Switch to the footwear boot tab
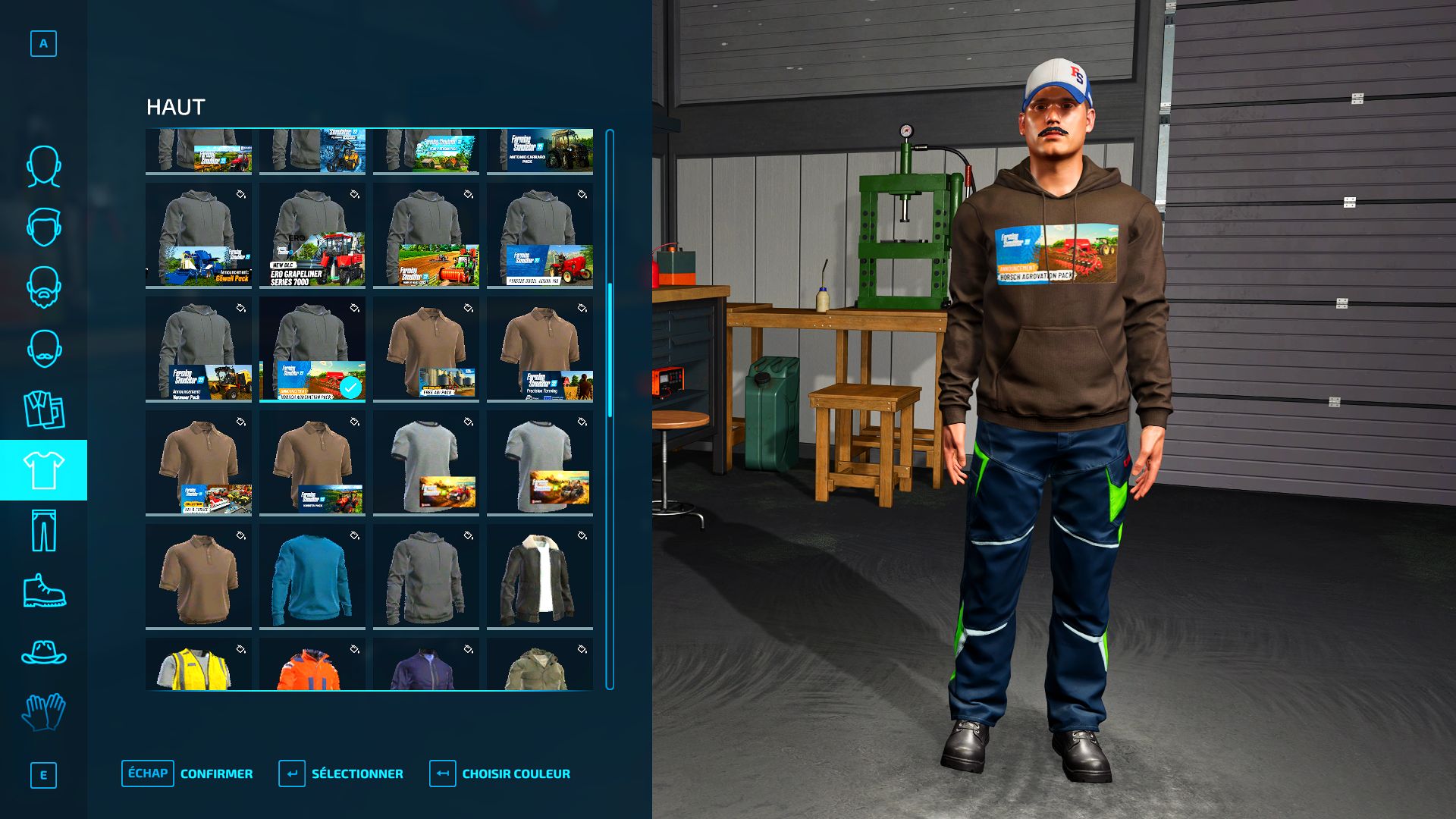Viewport: 1456px width, 819px height. tap(43, 591)
